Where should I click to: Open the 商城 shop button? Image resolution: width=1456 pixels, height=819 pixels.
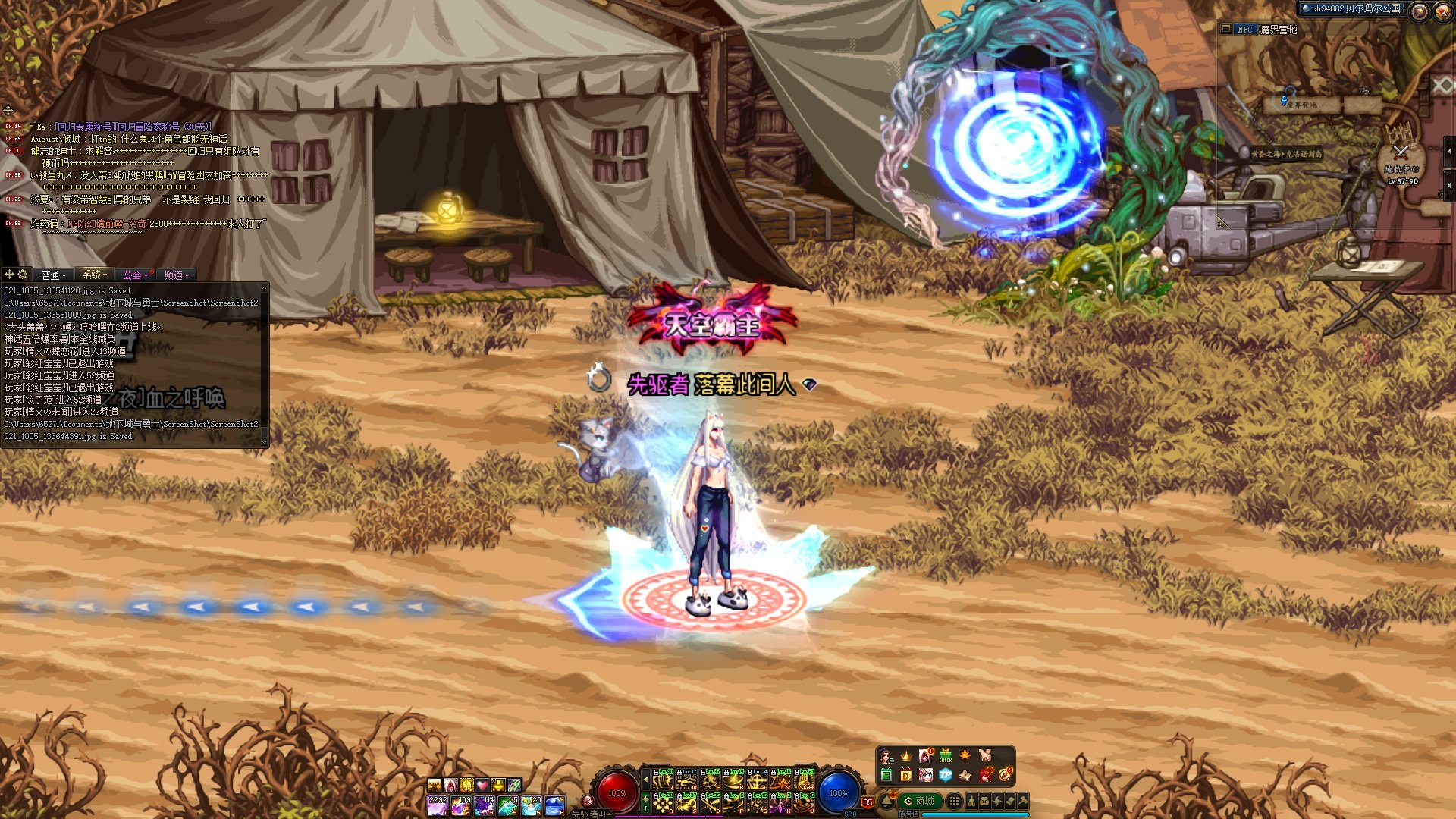[x=920, y=801]
